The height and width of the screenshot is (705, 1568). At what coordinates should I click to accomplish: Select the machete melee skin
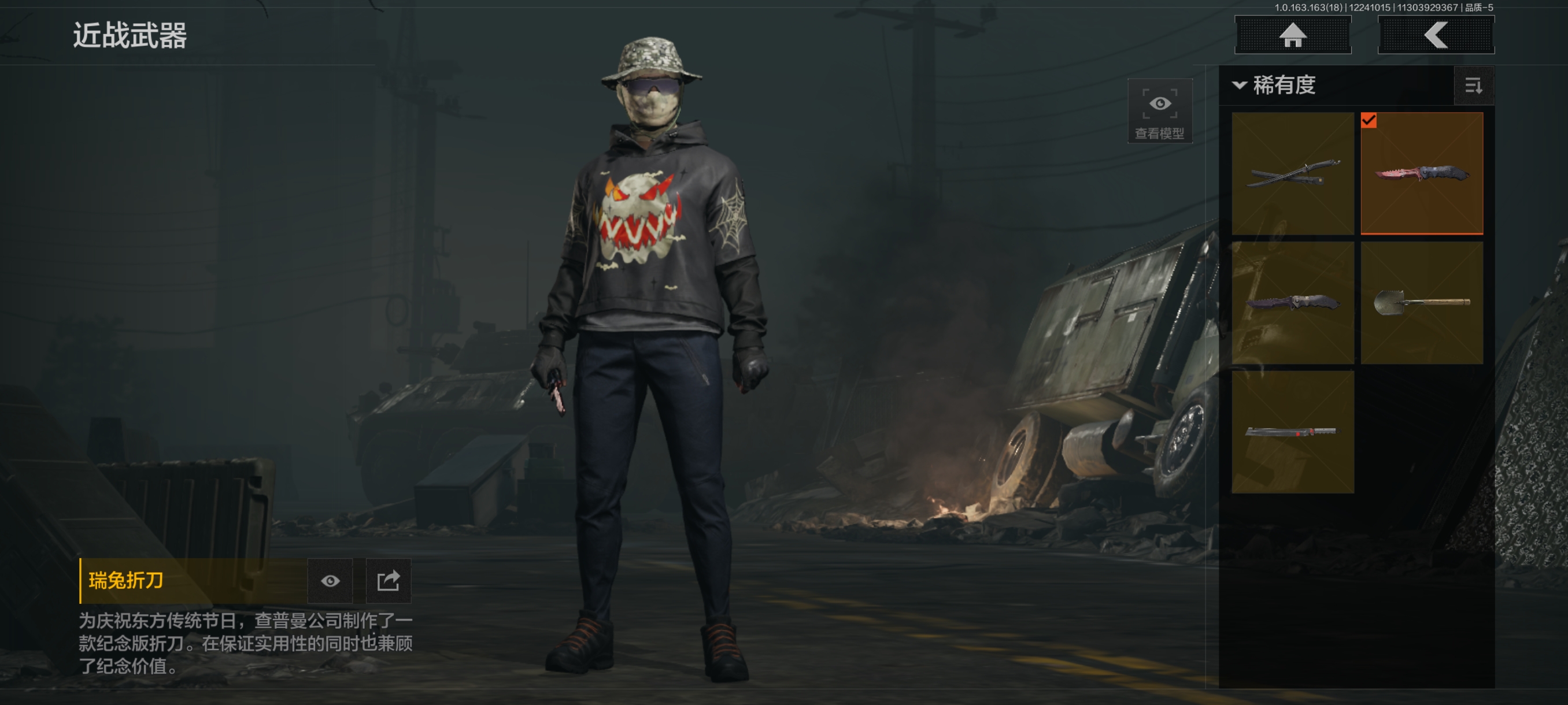[x=1292, y=431]
